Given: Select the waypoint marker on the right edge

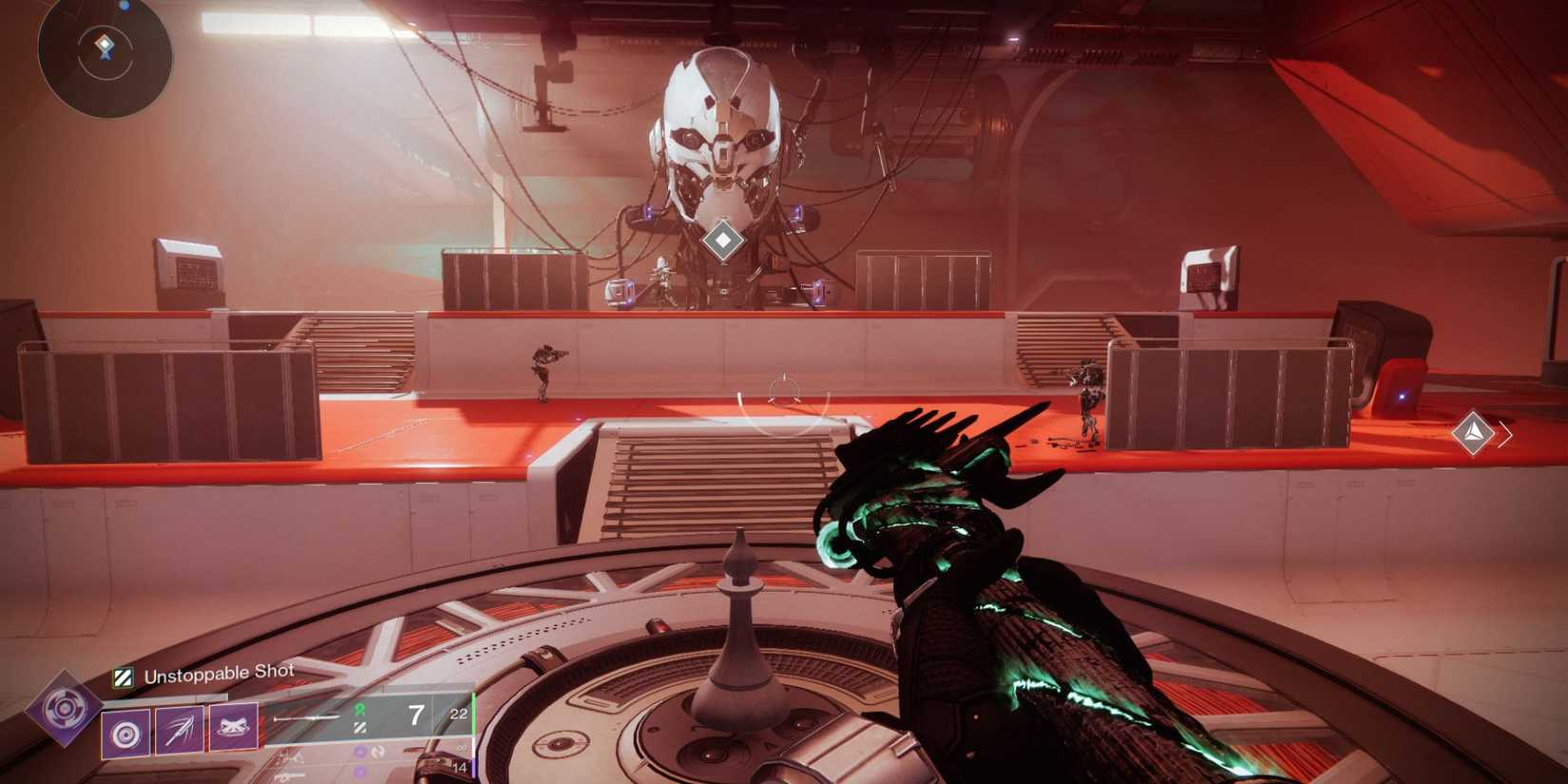Looking at the screenshot, I should [1474, 433].
